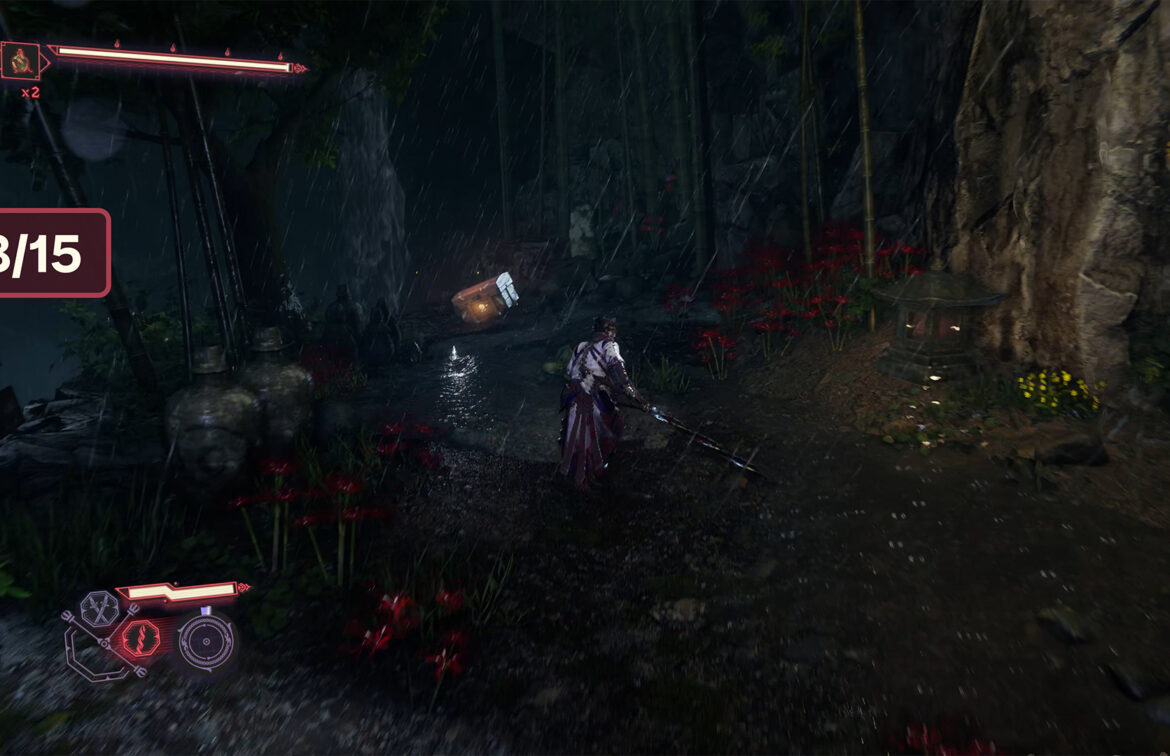Use the healing gourd item slot

(20, 61)
